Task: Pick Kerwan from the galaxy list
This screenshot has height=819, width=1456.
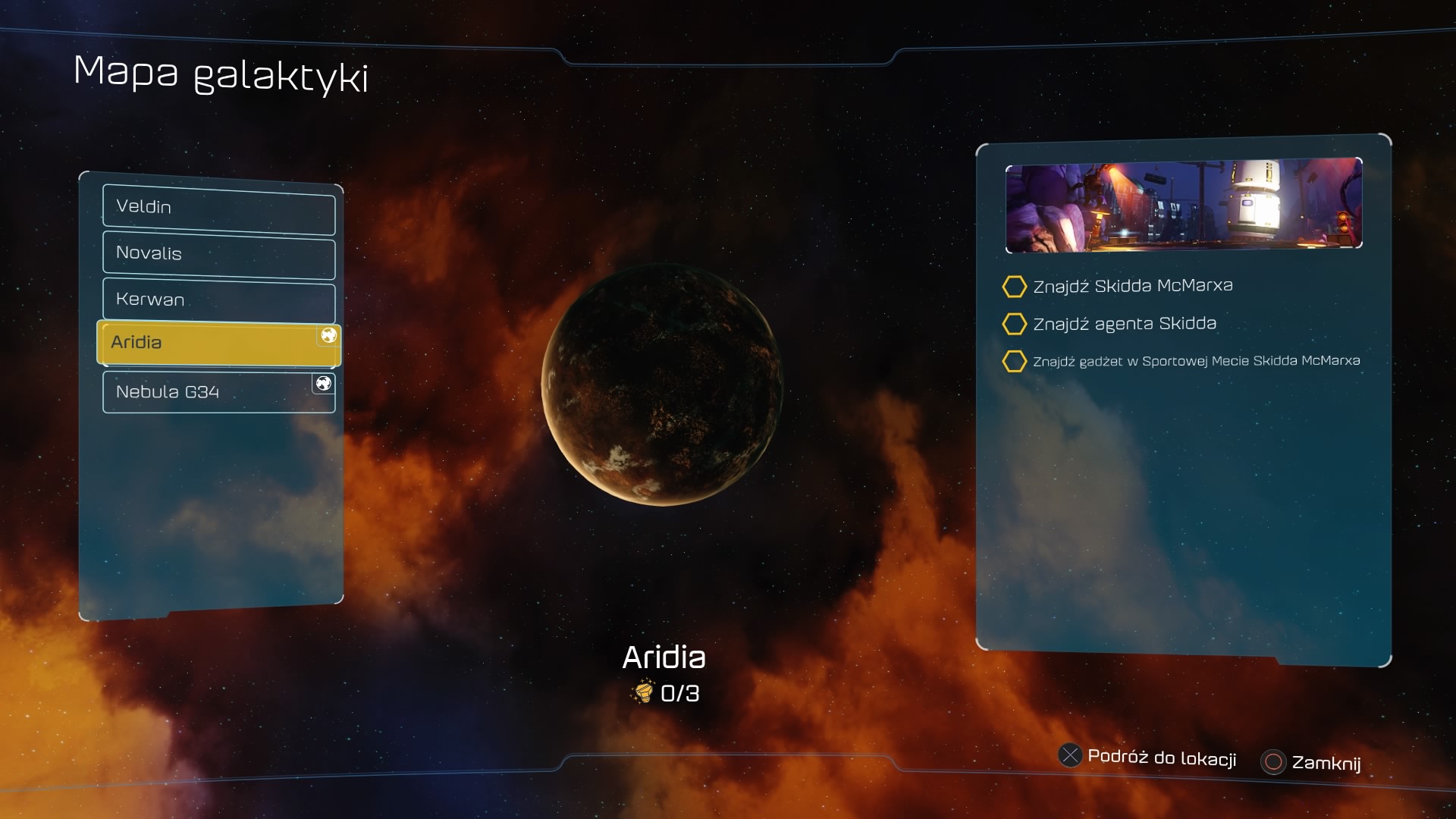Action: pos(218,300)
